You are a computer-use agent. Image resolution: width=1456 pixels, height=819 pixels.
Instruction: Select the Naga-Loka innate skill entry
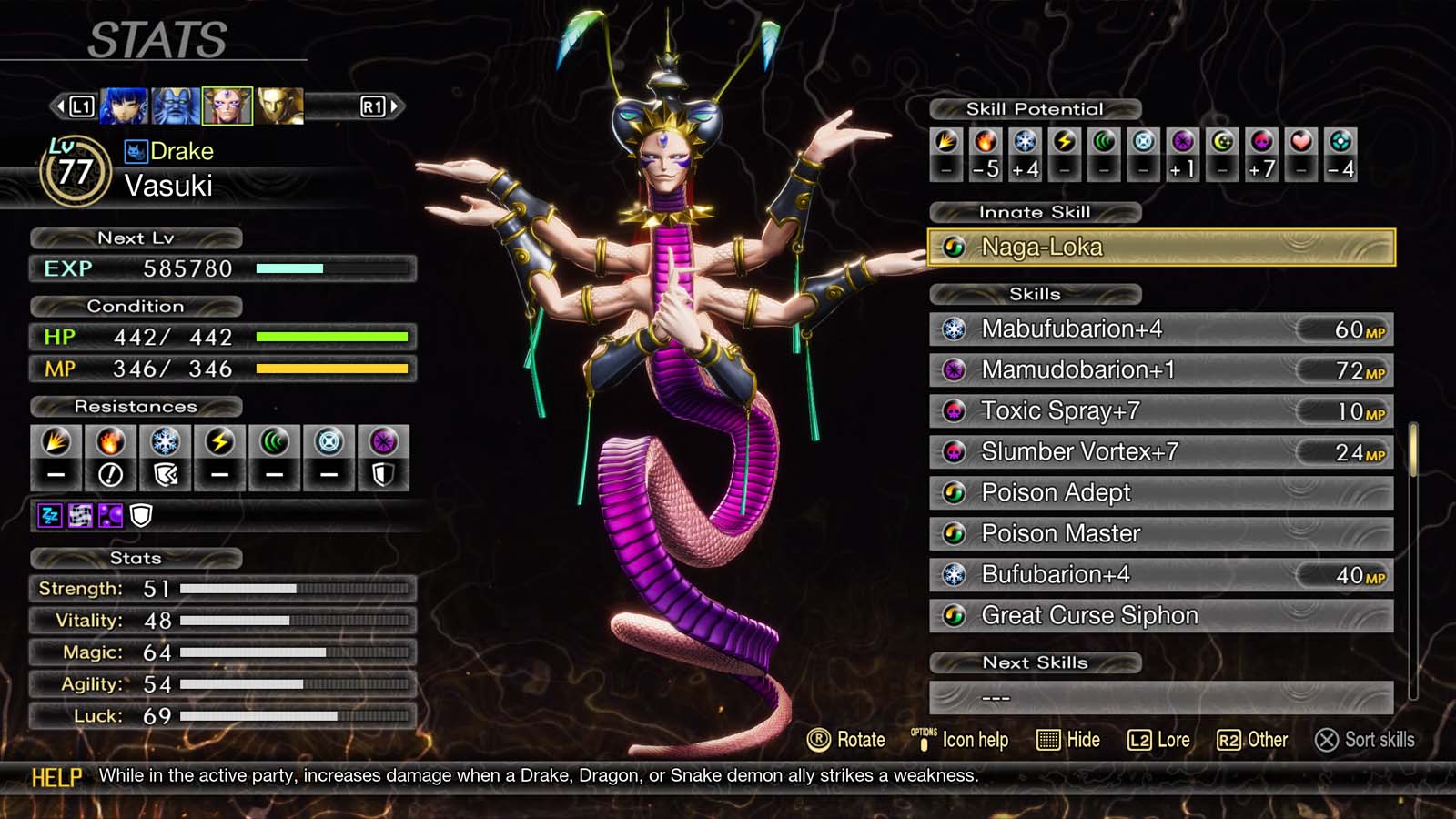click(1160, 246)
